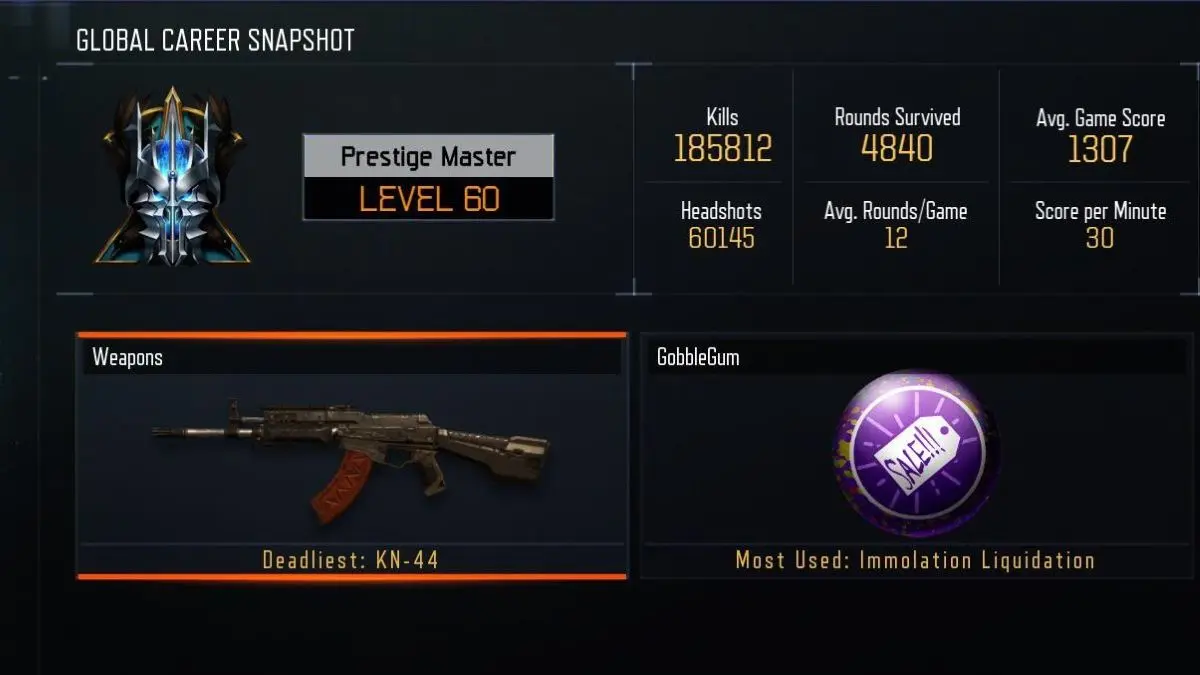
Task: Click the Prestige Master emblem icon
Action: click(173, 178)
